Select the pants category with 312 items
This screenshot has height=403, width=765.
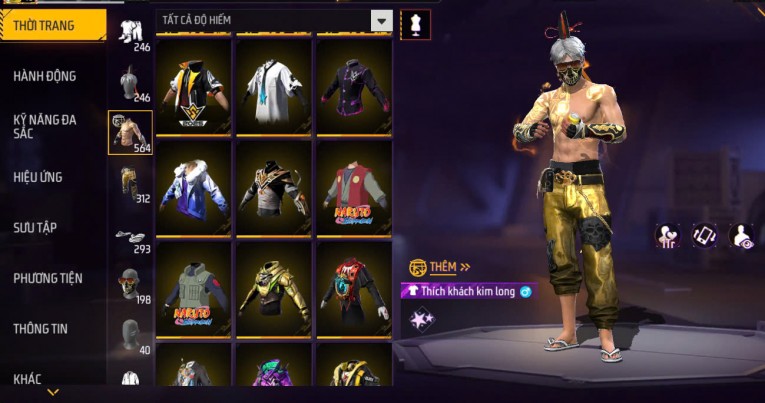130,183
